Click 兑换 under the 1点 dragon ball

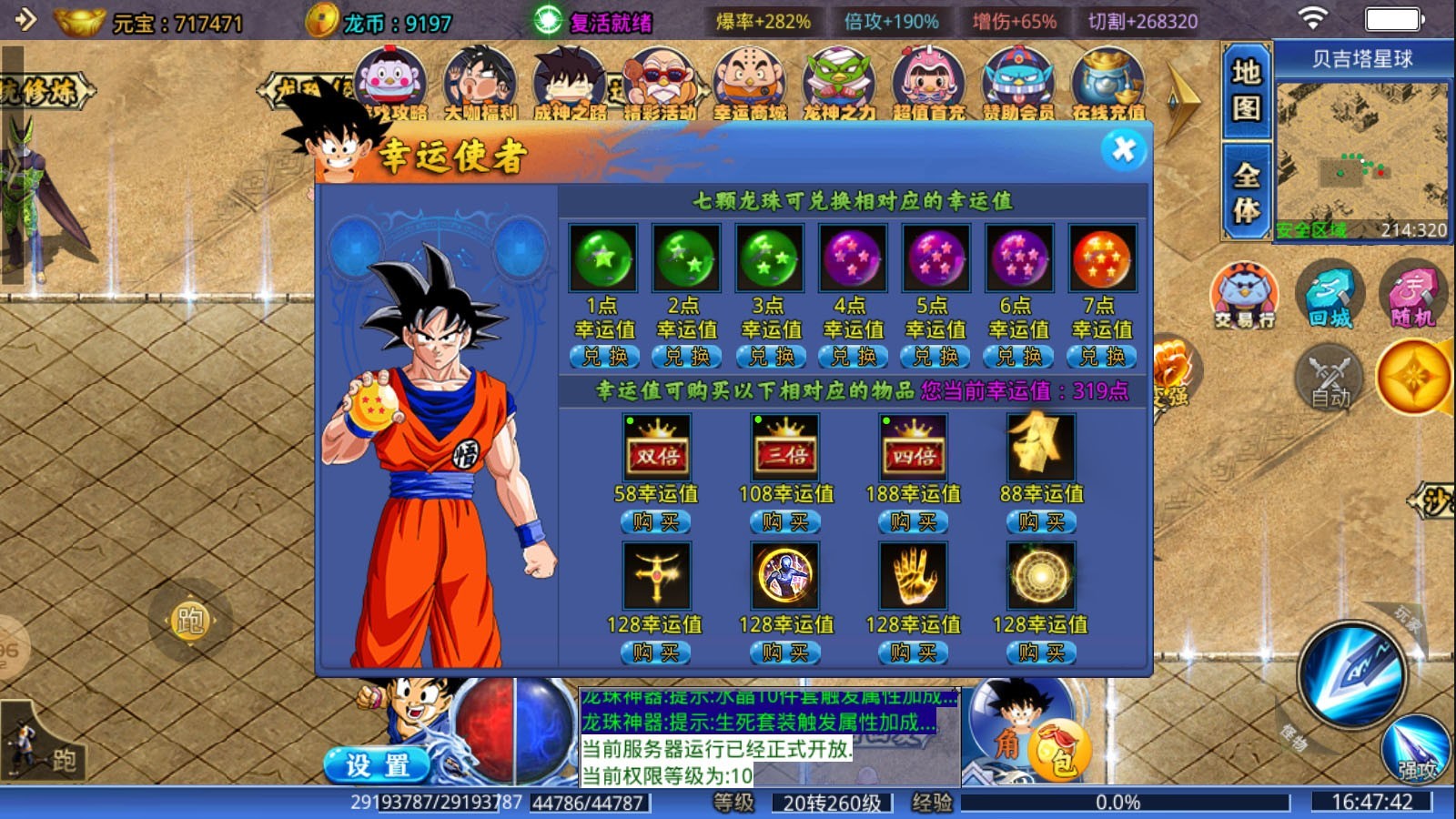click(x=603, y=357)
